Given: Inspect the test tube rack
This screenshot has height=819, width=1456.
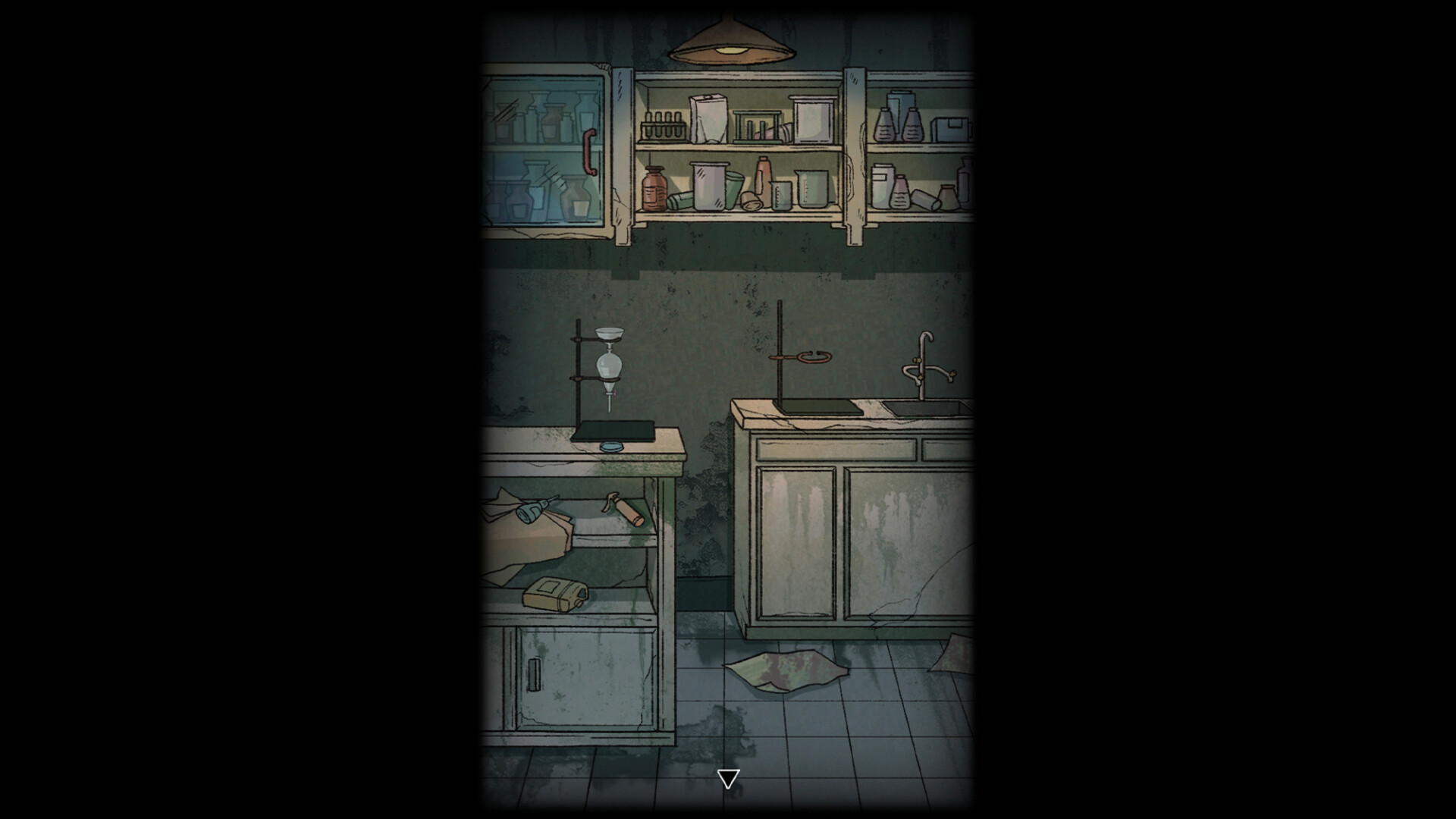Looking at the screenshot, I should click(662, 125).
